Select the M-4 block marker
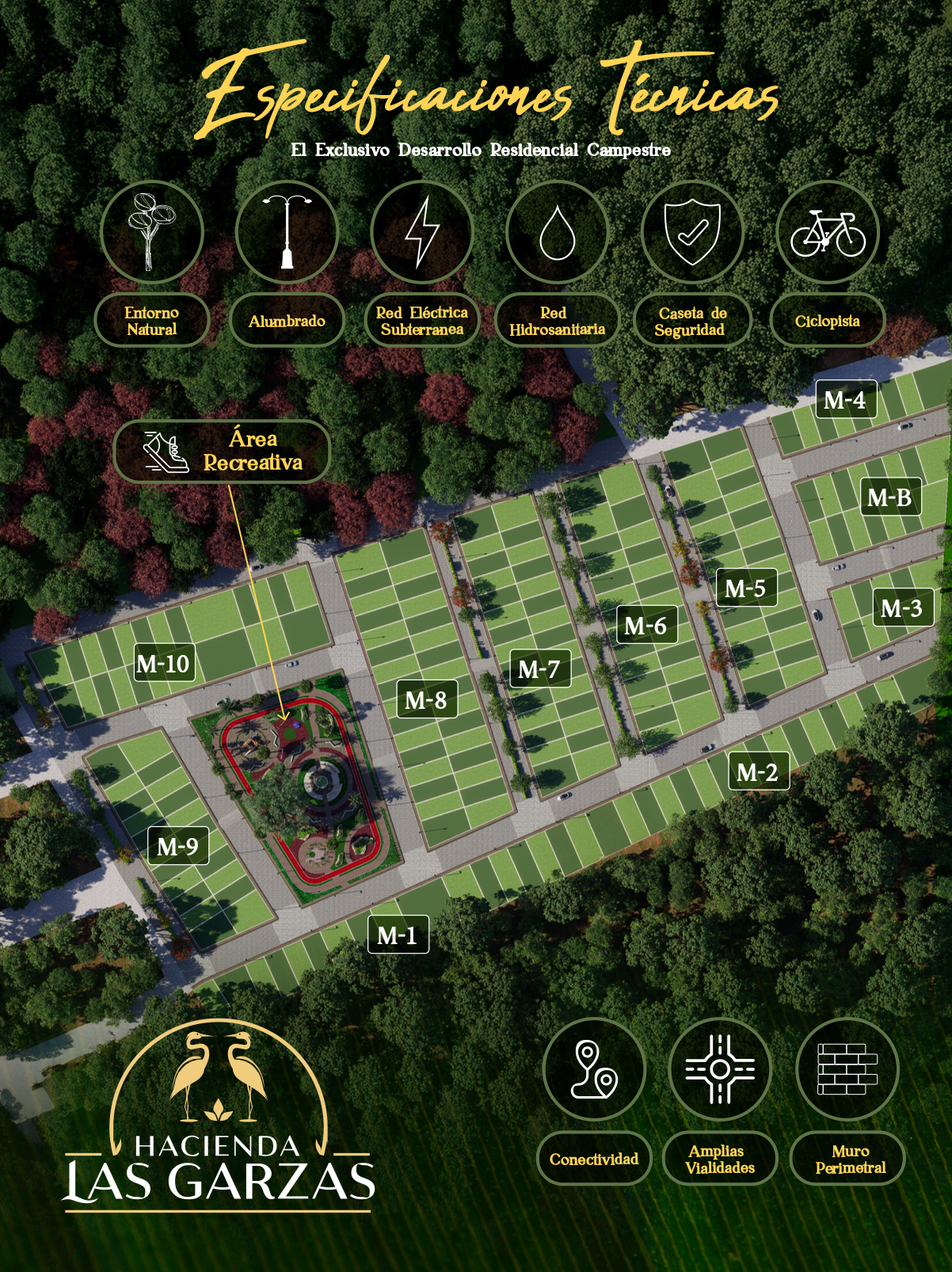This screenshot has width=952, height=1272. tap(845, 399)
